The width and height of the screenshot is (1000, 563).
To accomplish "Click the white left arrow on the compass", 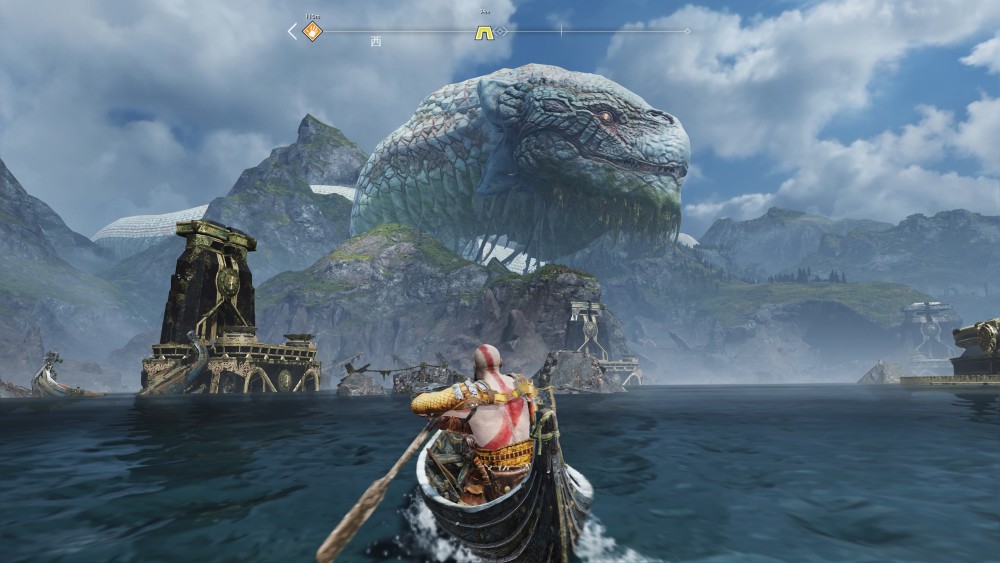I will click(292, 32).
